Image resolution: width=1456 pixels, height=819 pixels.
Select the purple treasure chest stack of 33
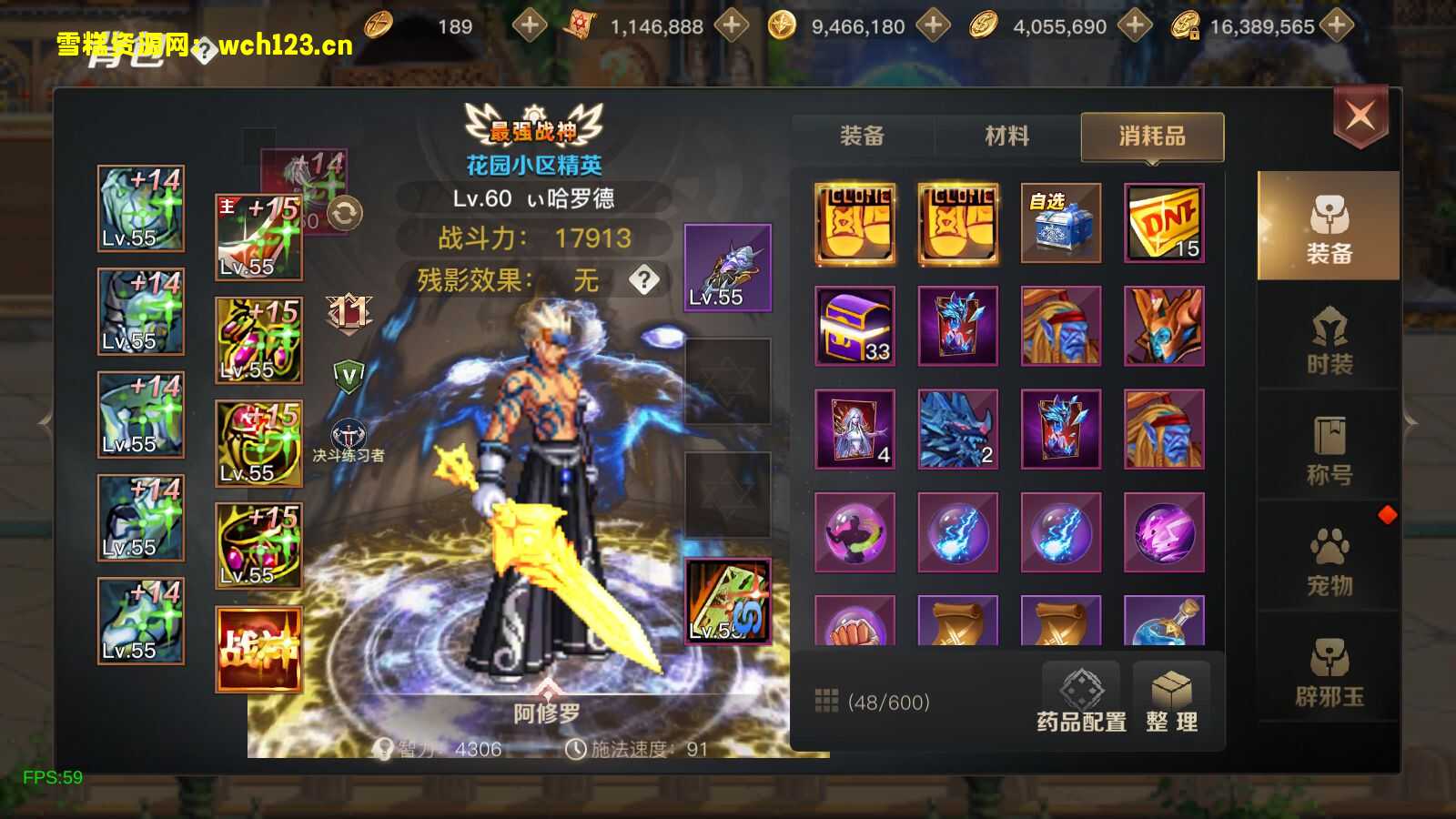tap(854, 326)
